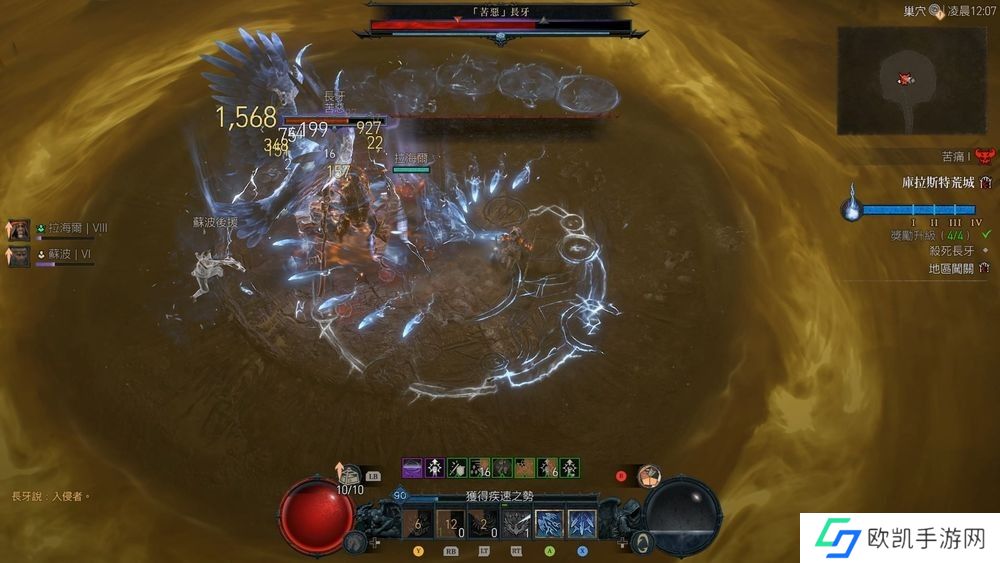
Task: Activate the skill slot showing 6 charges
Action: click(417, 524)
